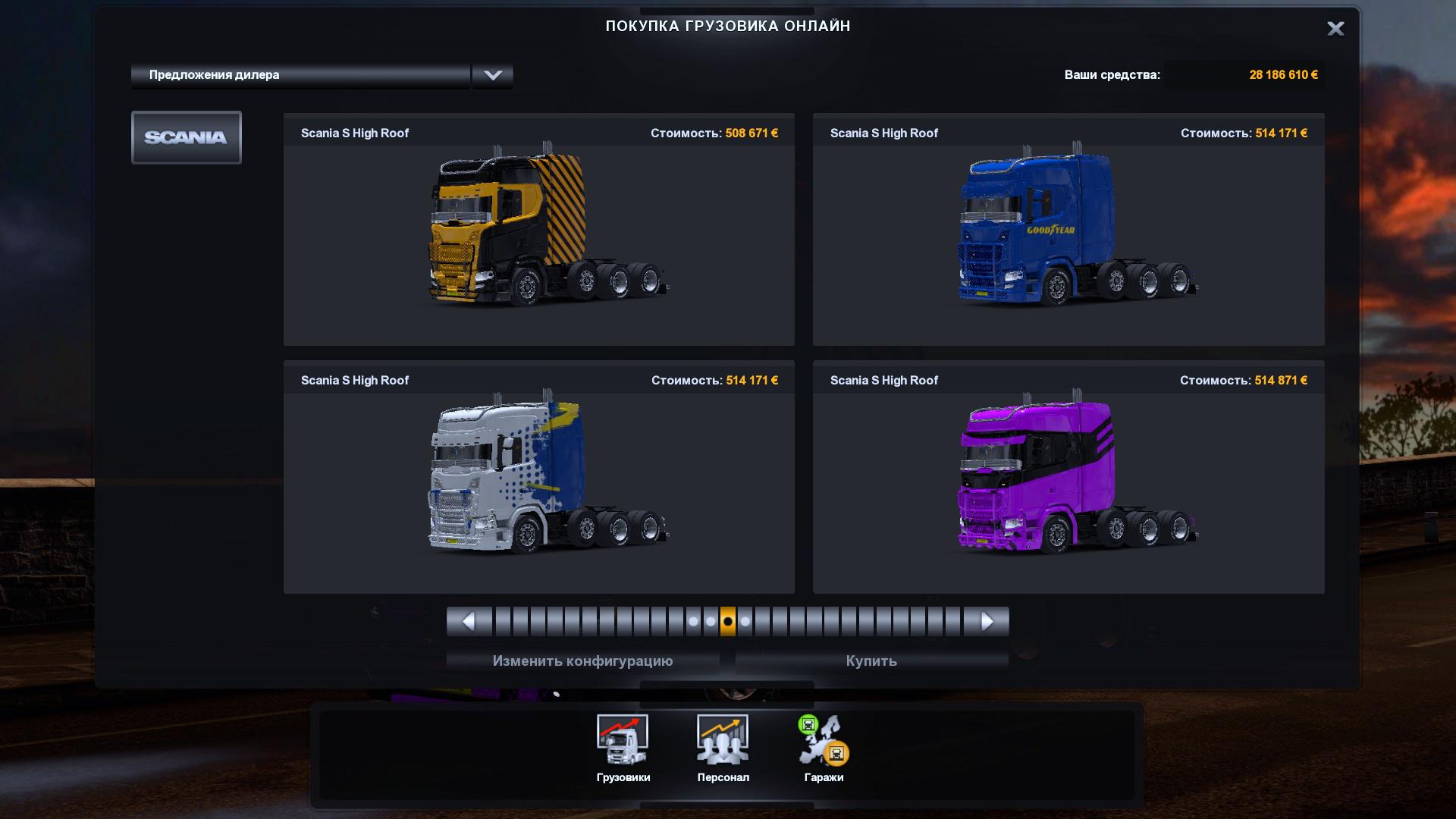Open the dealer offers dropdown

click(492, 75)
